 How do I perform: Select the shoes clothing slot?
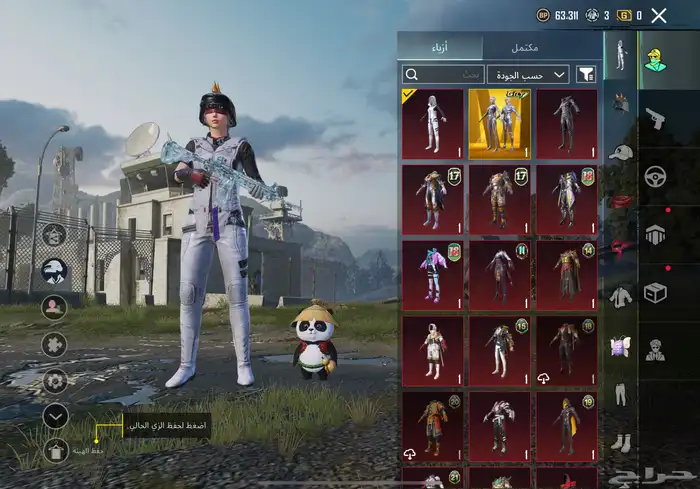pyautogui.click(x=621, y=441)
